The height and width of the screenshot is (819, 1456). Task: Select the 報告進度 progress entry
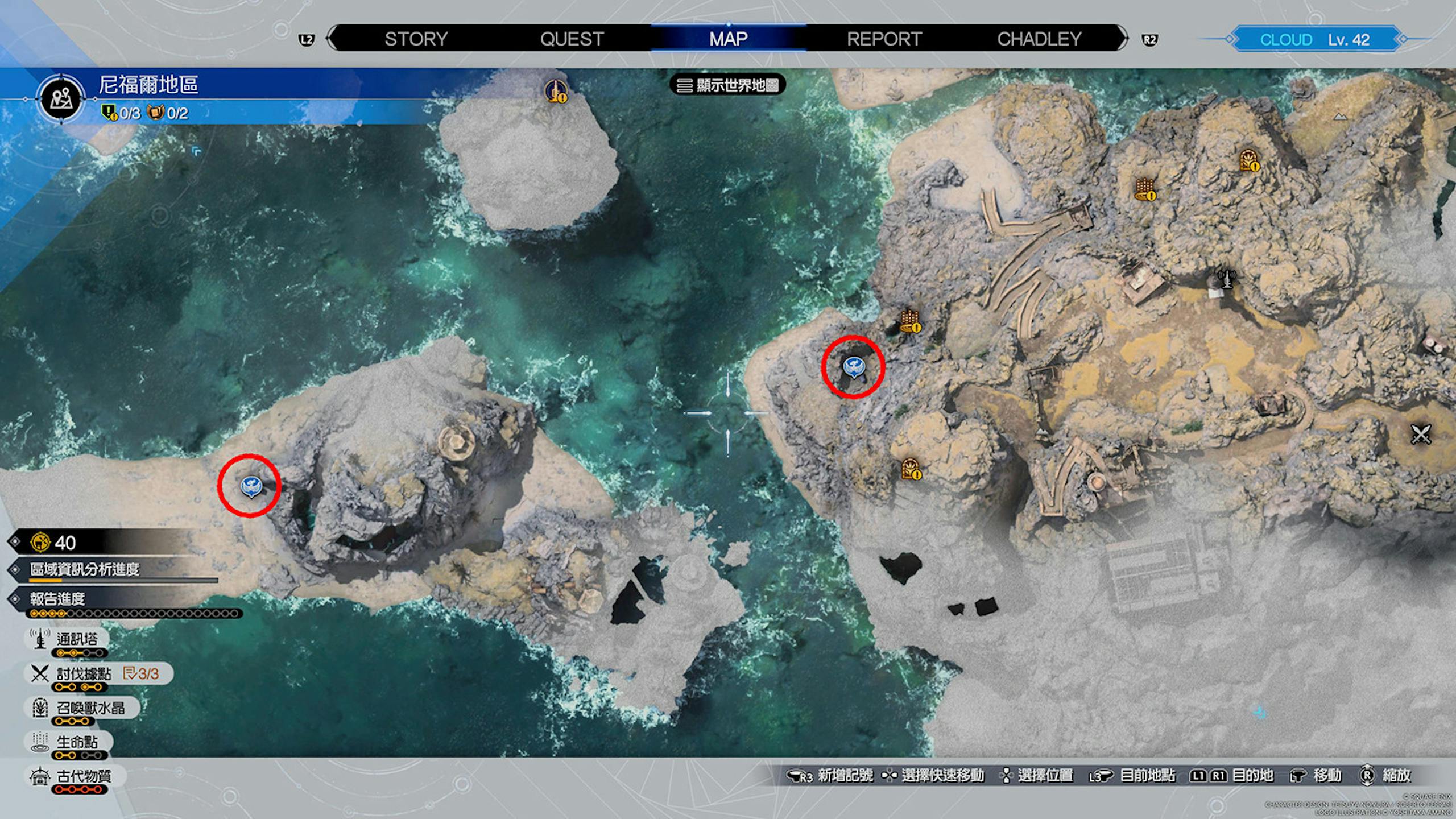57,599
